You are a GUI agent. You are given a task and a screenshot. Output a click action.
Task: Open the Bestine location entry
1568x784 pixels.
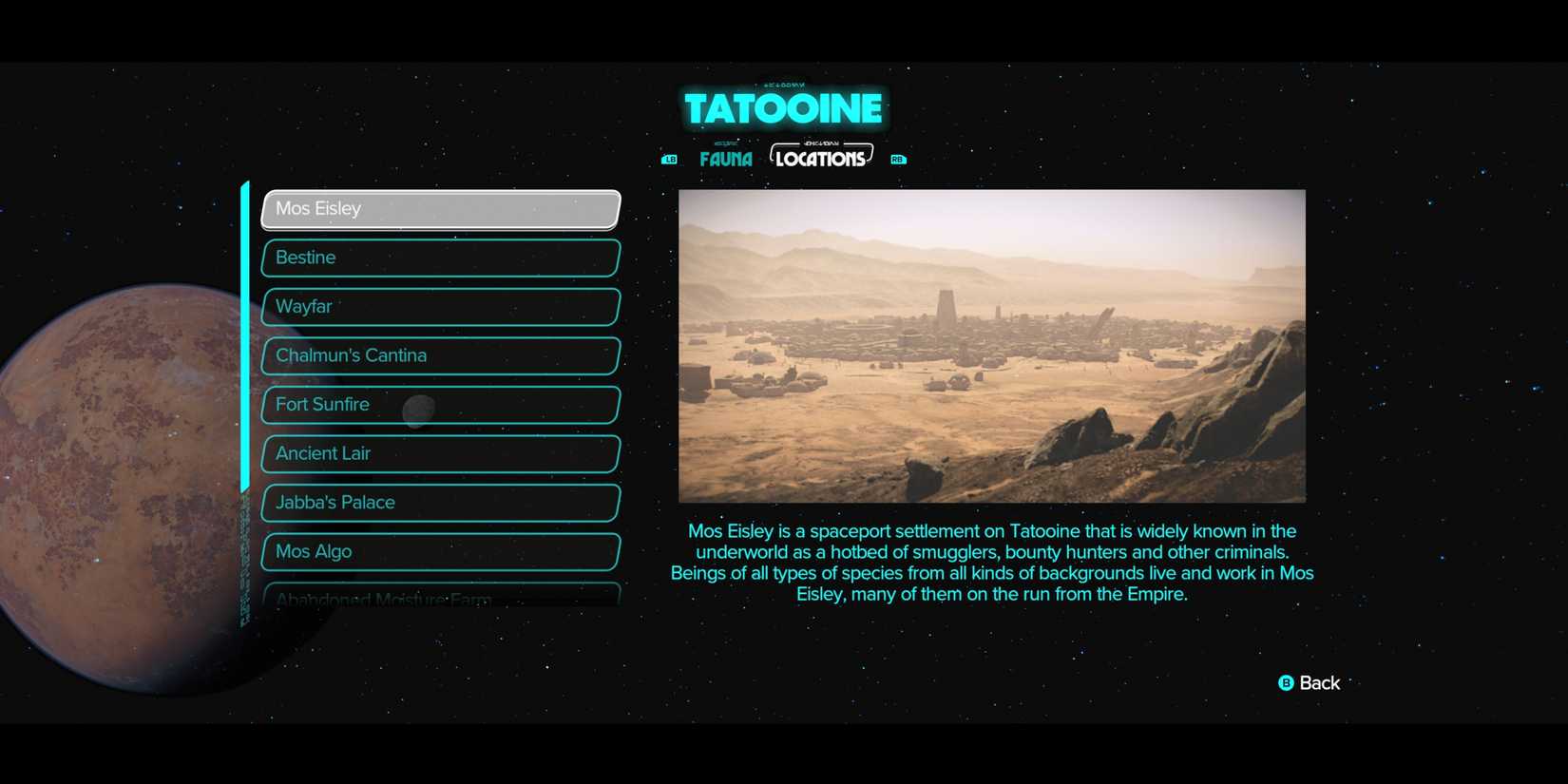[439, 258]
